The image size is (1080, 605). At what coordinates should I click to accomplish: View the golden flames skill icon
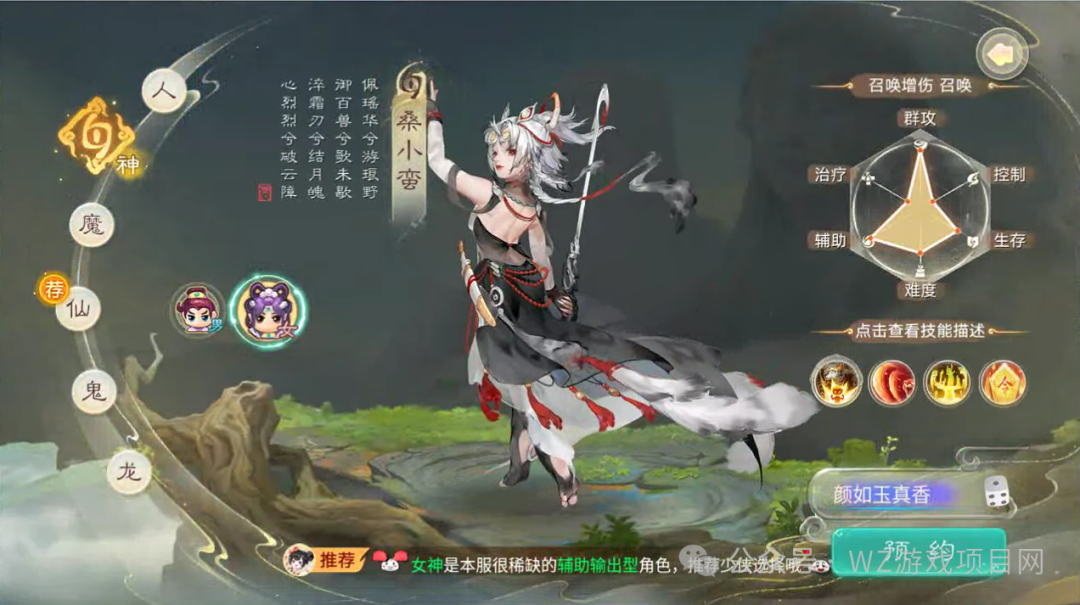pos(946,381)
